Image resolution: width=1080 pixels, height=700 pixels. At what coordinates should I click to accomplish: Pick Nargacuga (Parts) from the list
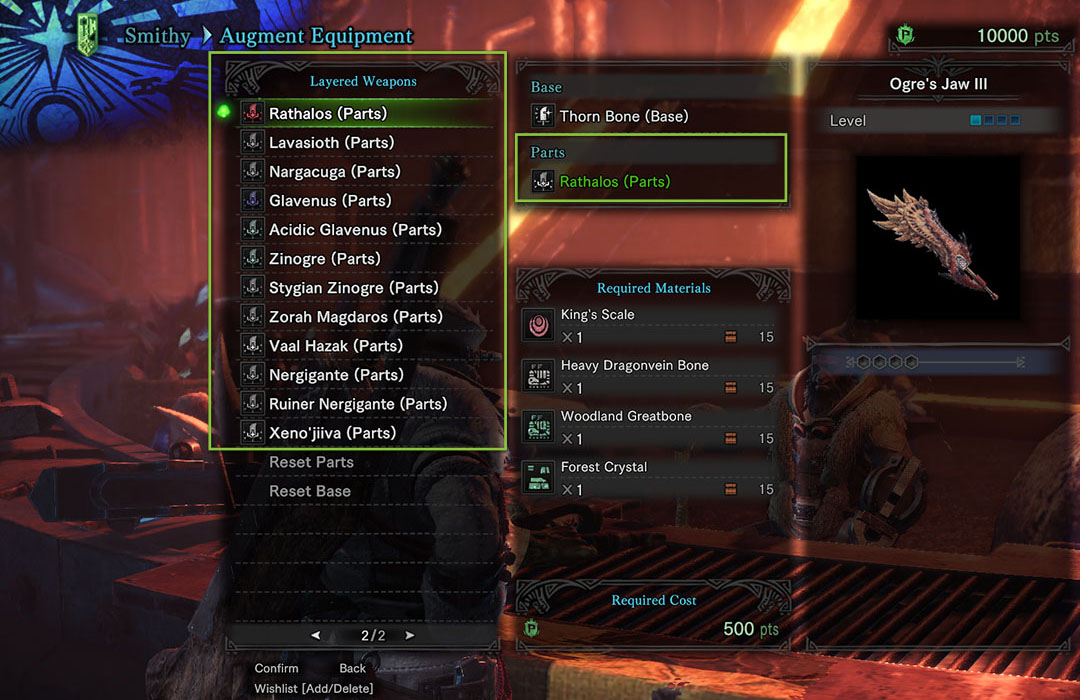334,171
